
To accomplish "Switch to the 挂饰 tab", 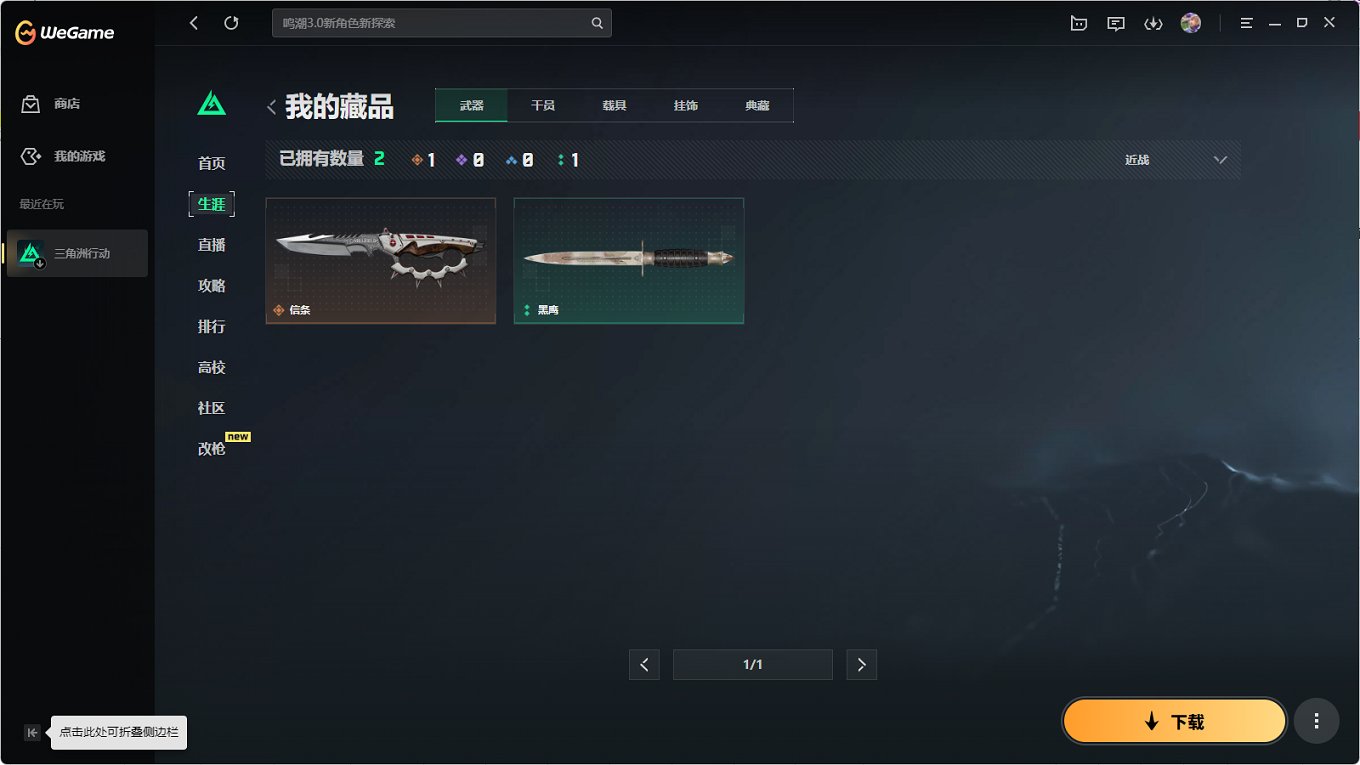I will [686, 104].
